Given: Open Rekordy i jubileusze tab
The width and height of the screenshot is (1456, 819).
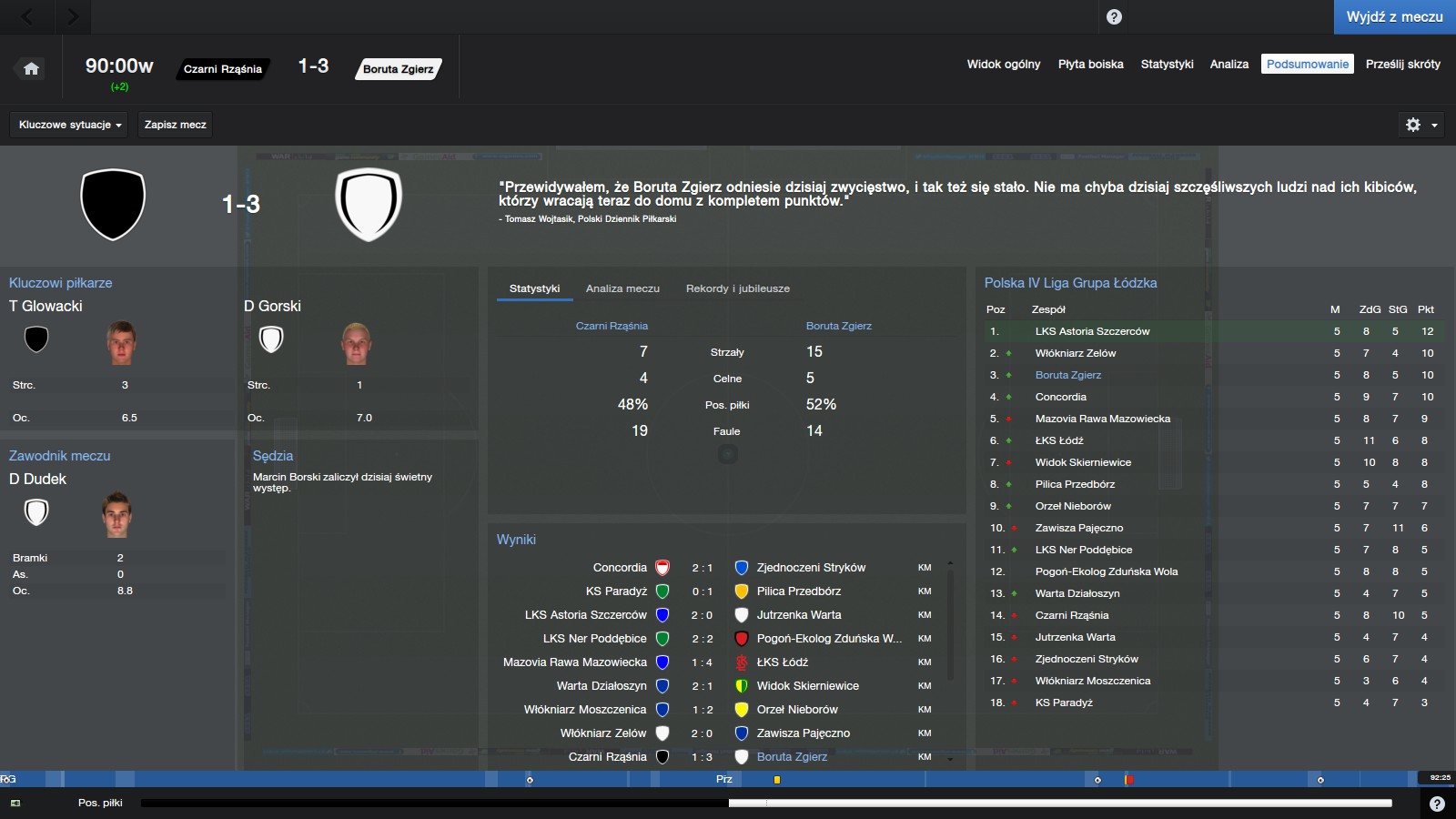Looking at the screenshot, I should pos(737,288).
